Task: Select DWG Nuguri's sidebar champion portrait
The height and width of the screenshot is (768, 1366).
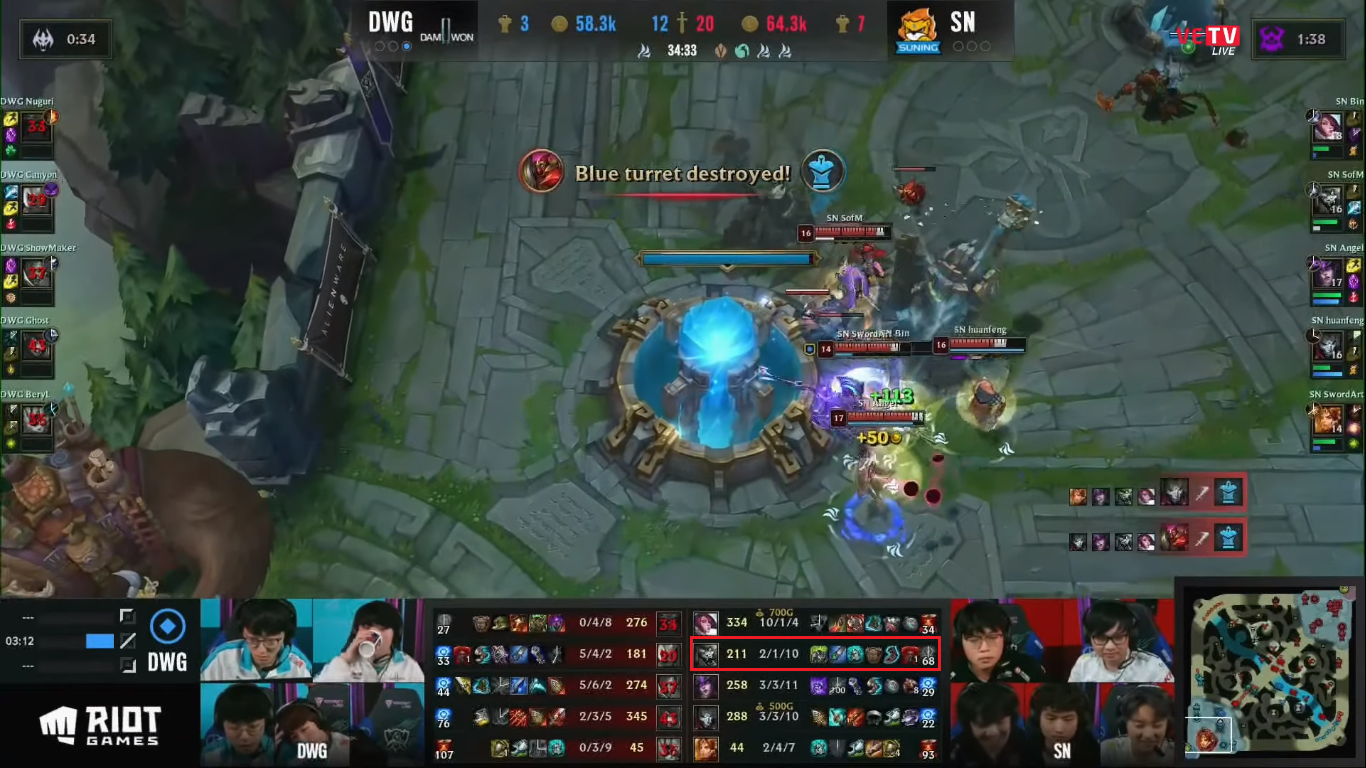Action: [36, 126]
